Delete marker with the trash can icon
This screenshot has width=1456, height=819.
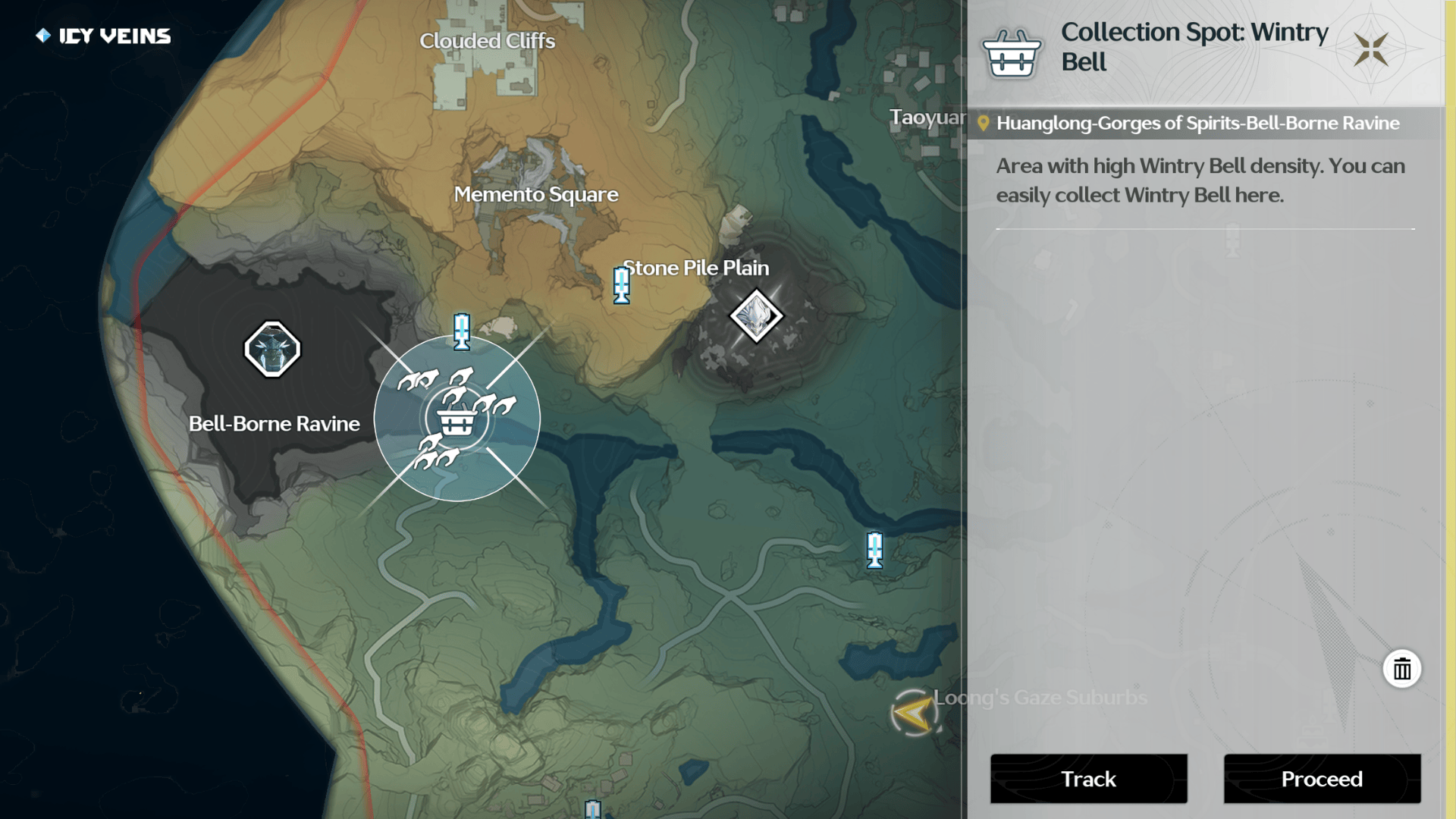coord(1401,669)
